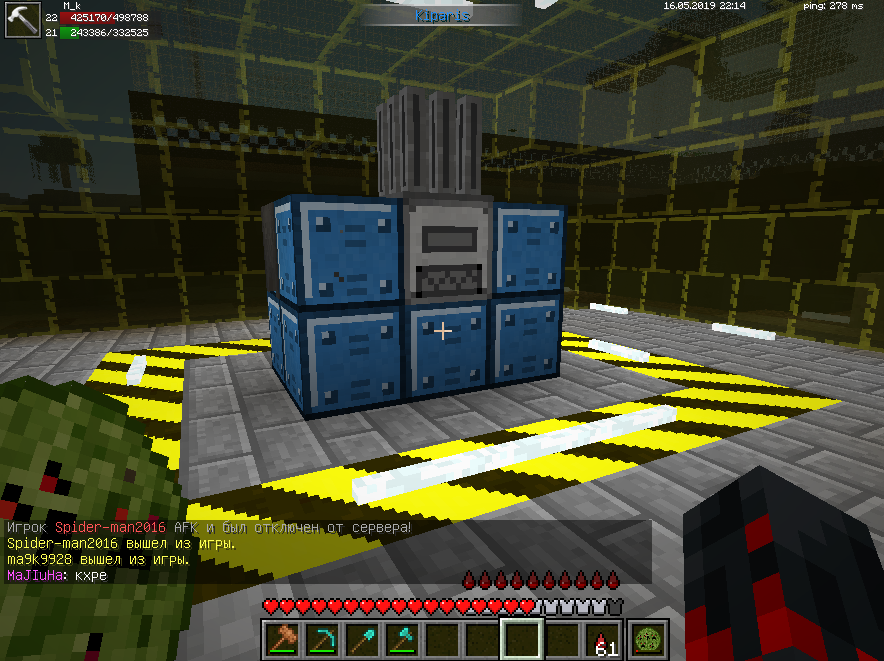
Task: Pick the diamond axe hotbar slot
Action: (402, 638)
